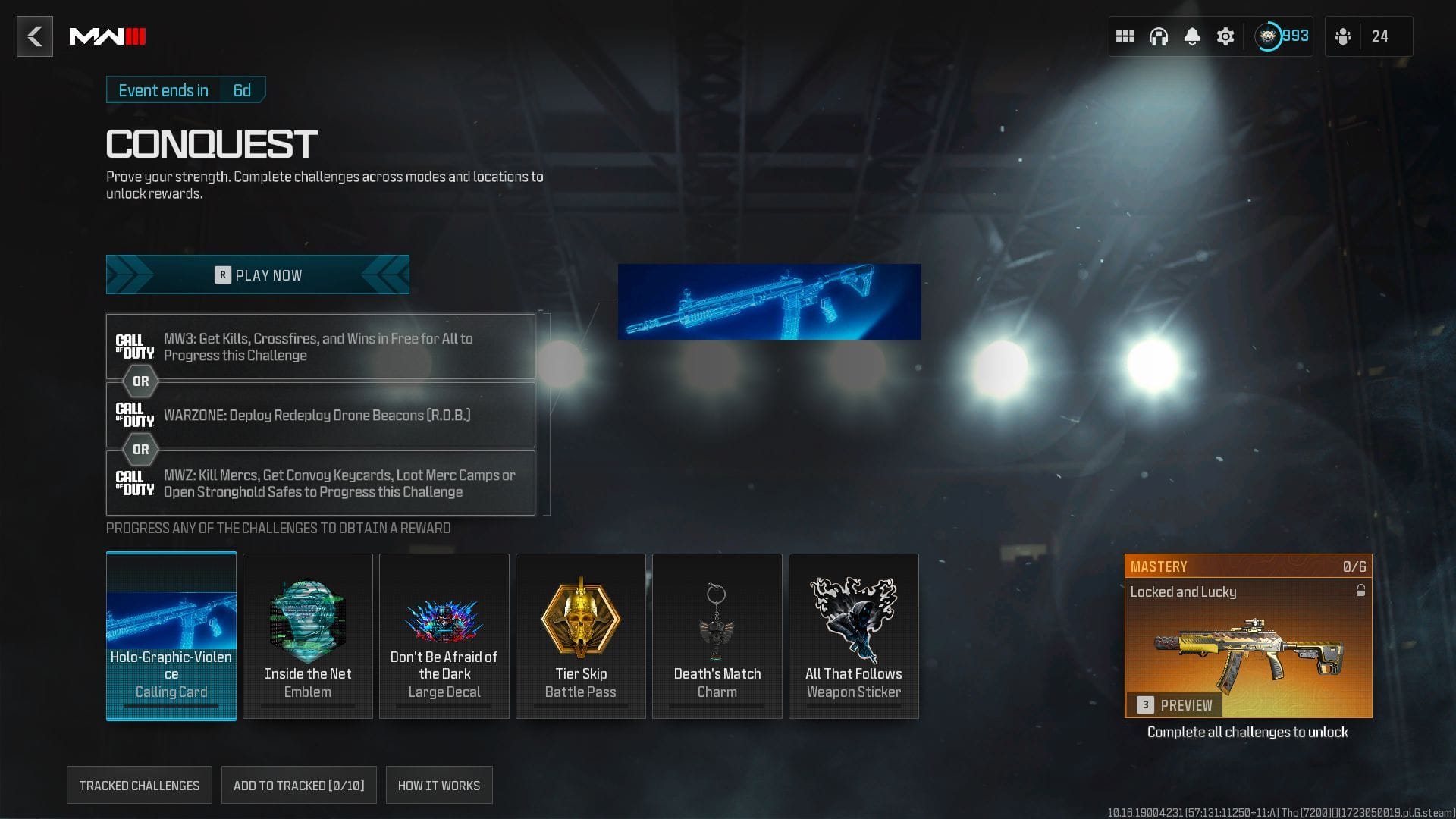1456x819 pixels.
Task: Open How It Works
Action: tap(439, 785)
